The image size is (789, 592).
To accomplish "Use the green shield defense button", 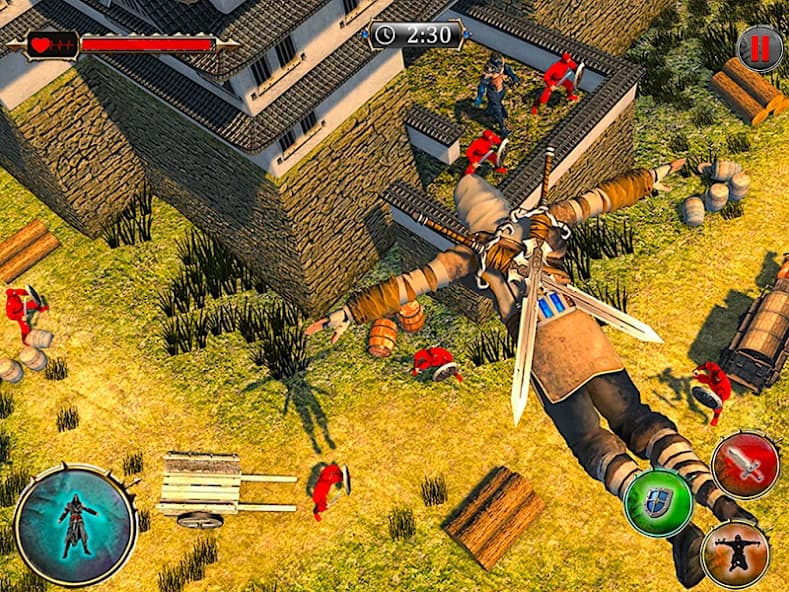I will click(x=658, y=502).
